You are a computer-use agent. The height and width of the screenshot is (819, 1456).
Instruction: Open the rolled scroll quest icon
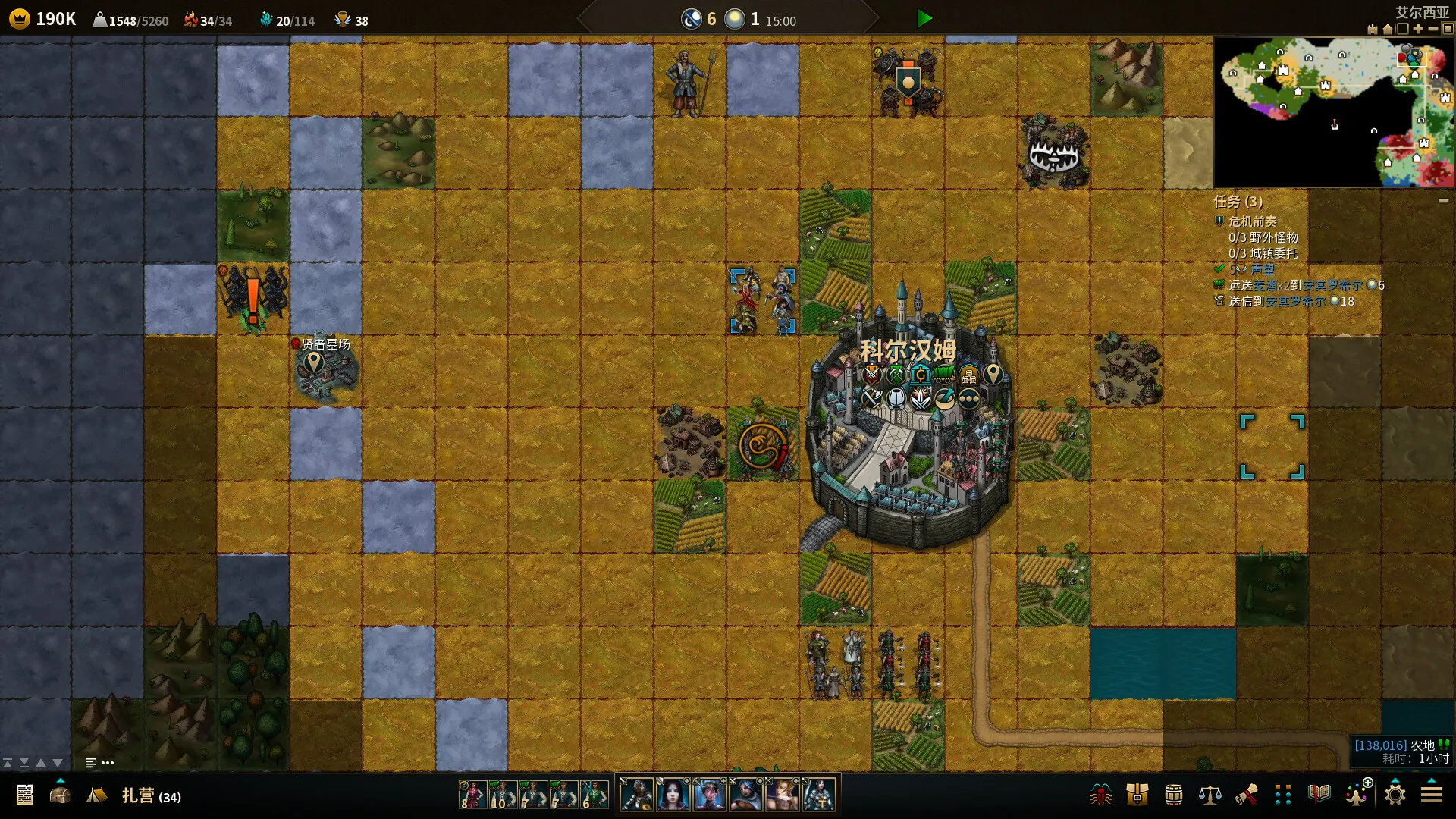click(x=1246, y=795)
